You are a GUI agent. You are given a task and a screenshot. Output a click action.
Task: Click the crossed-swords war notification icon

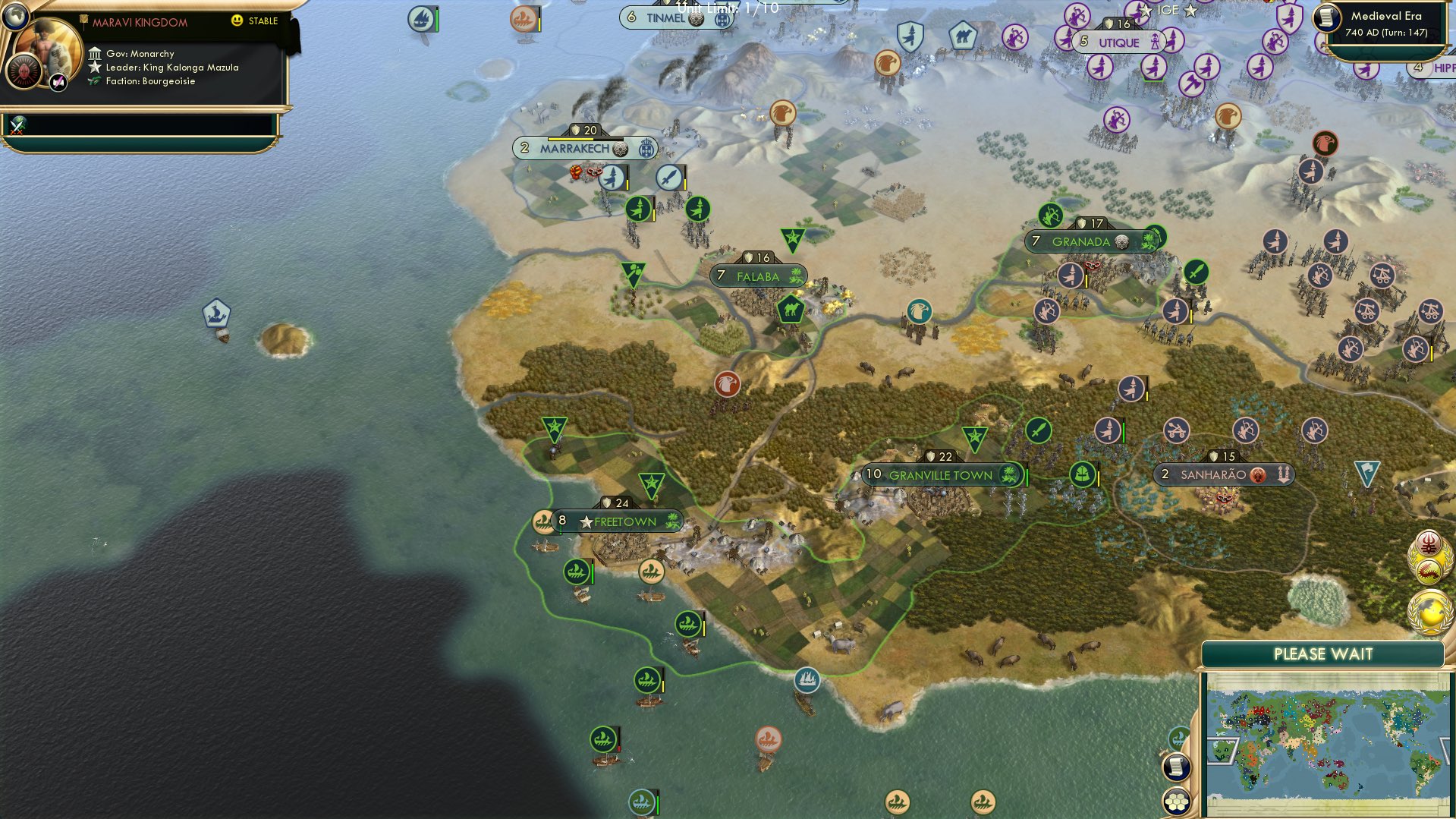click(16, 126)
